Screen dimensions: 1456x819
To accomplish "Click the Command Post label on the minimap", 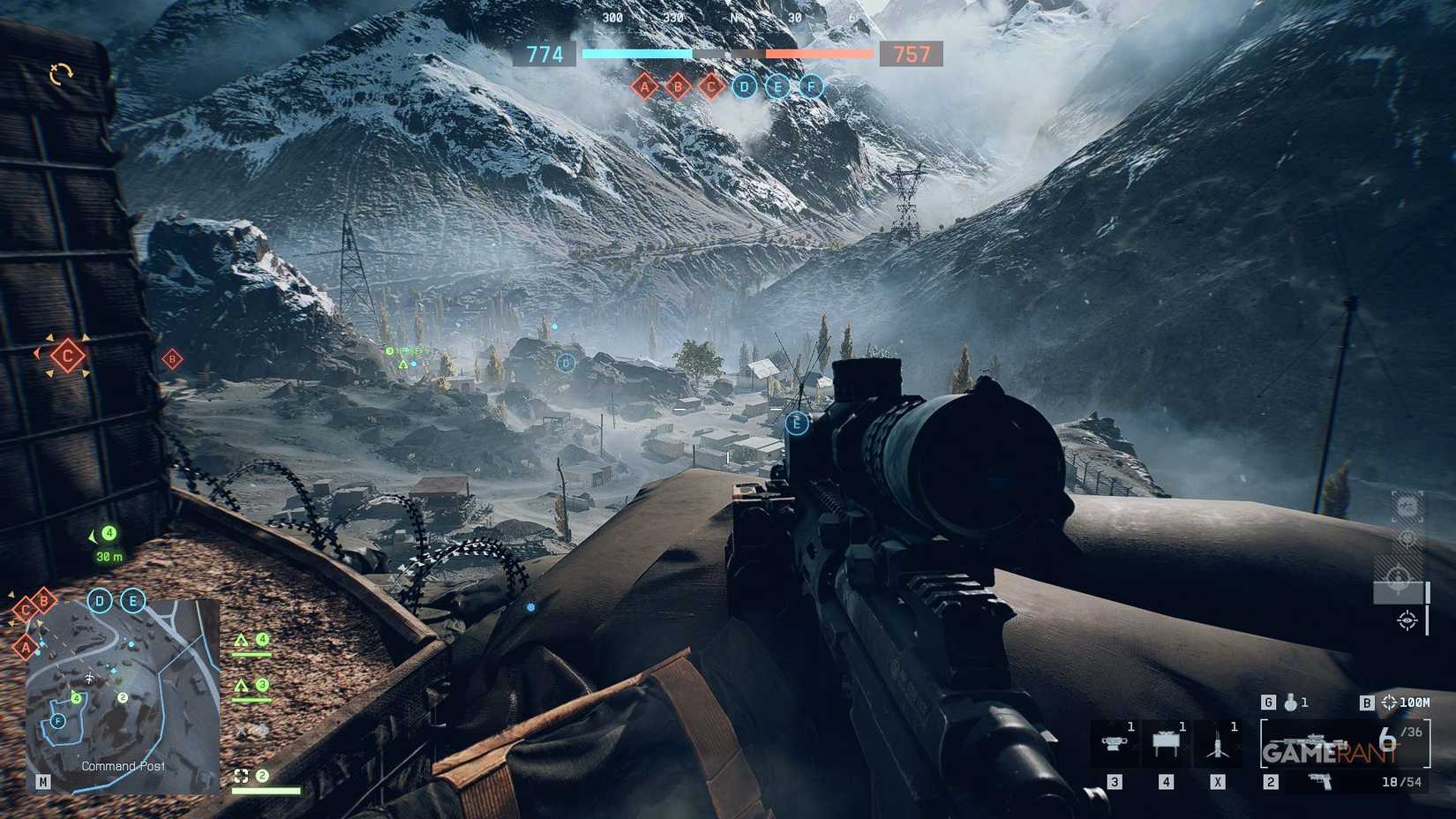I will point(124,766).
